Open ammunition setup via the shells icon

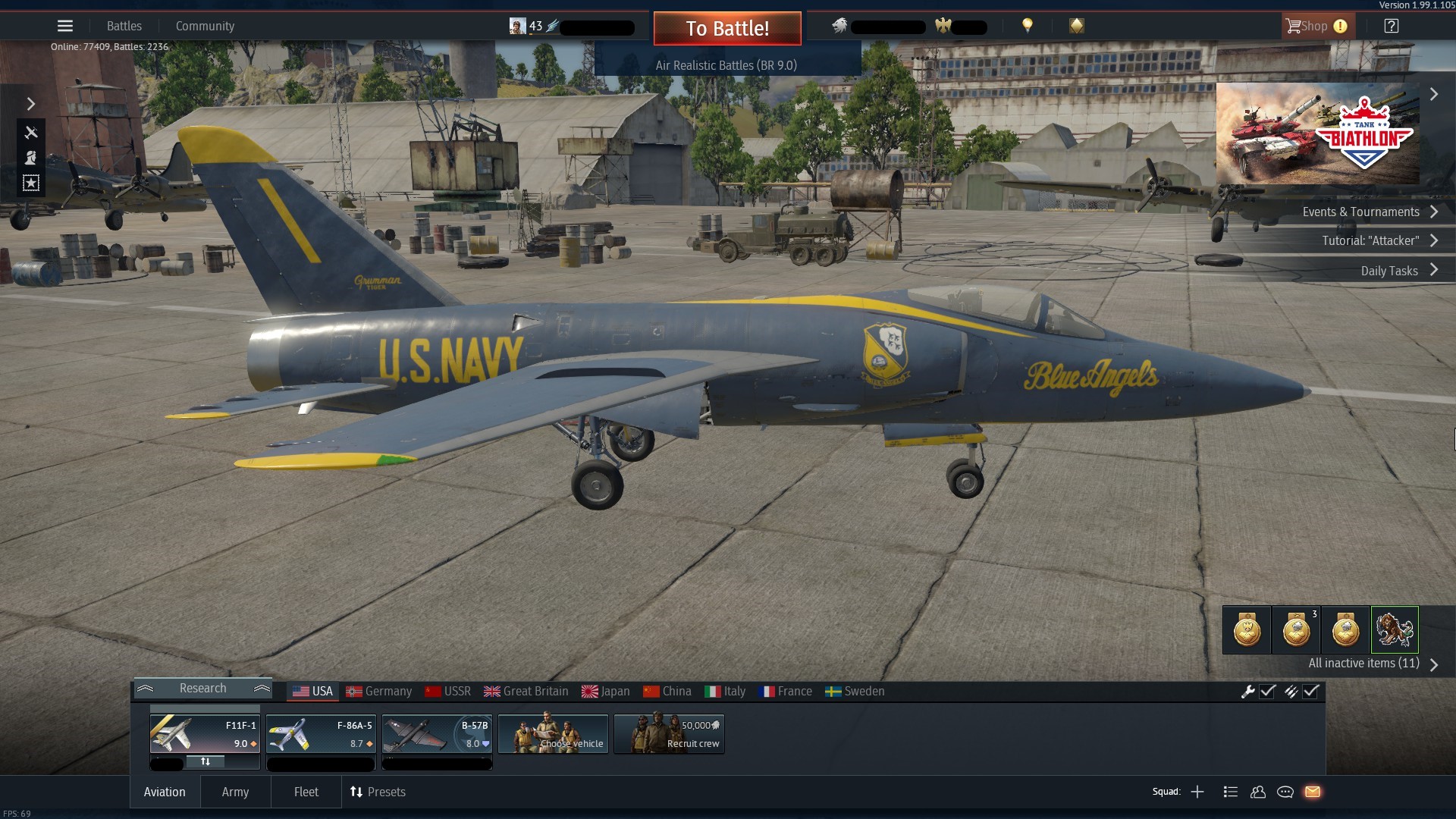click(1292, 692)
